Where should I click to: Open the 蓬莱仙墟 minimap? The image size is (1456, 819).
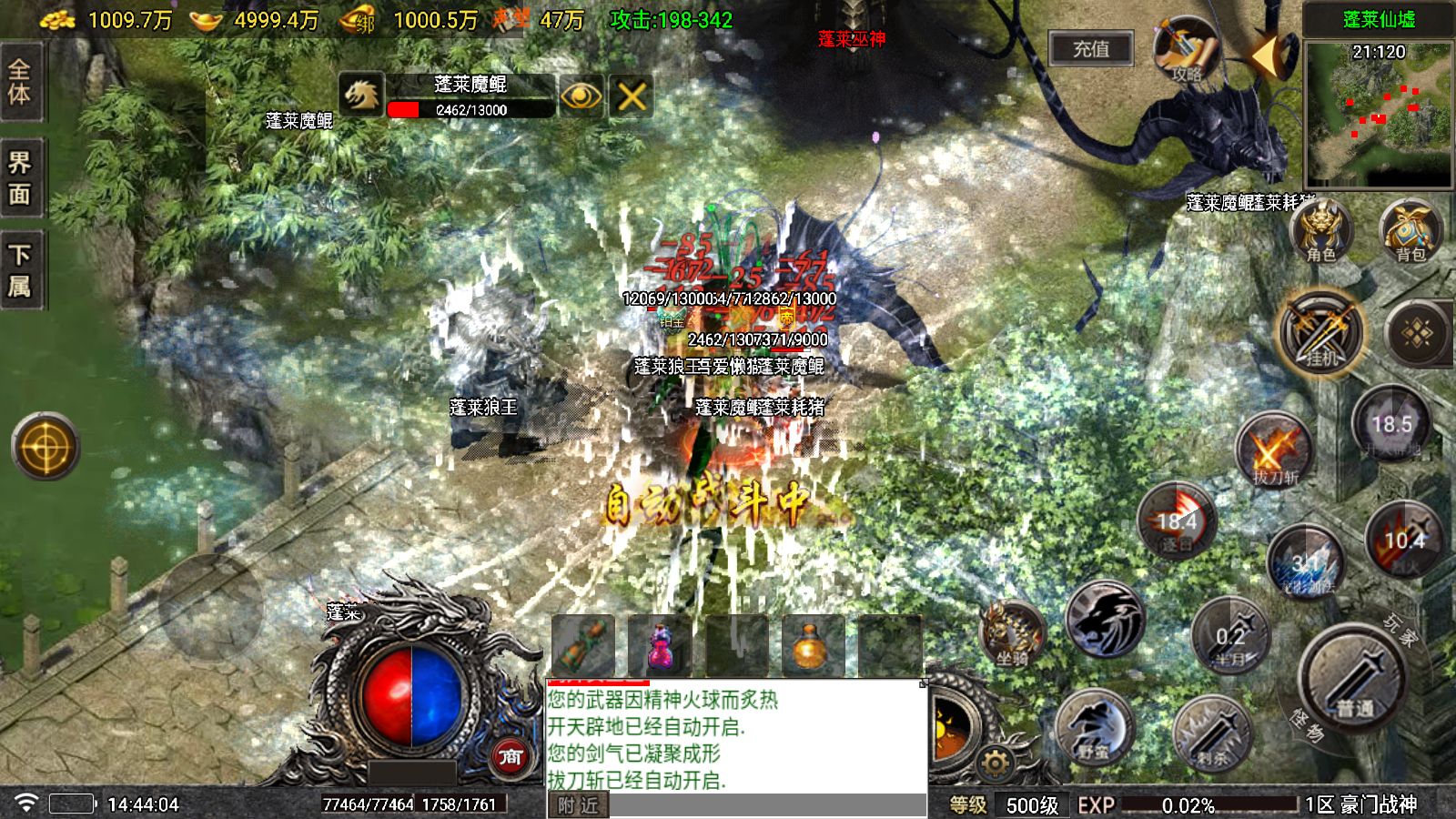coord(1378,114)
